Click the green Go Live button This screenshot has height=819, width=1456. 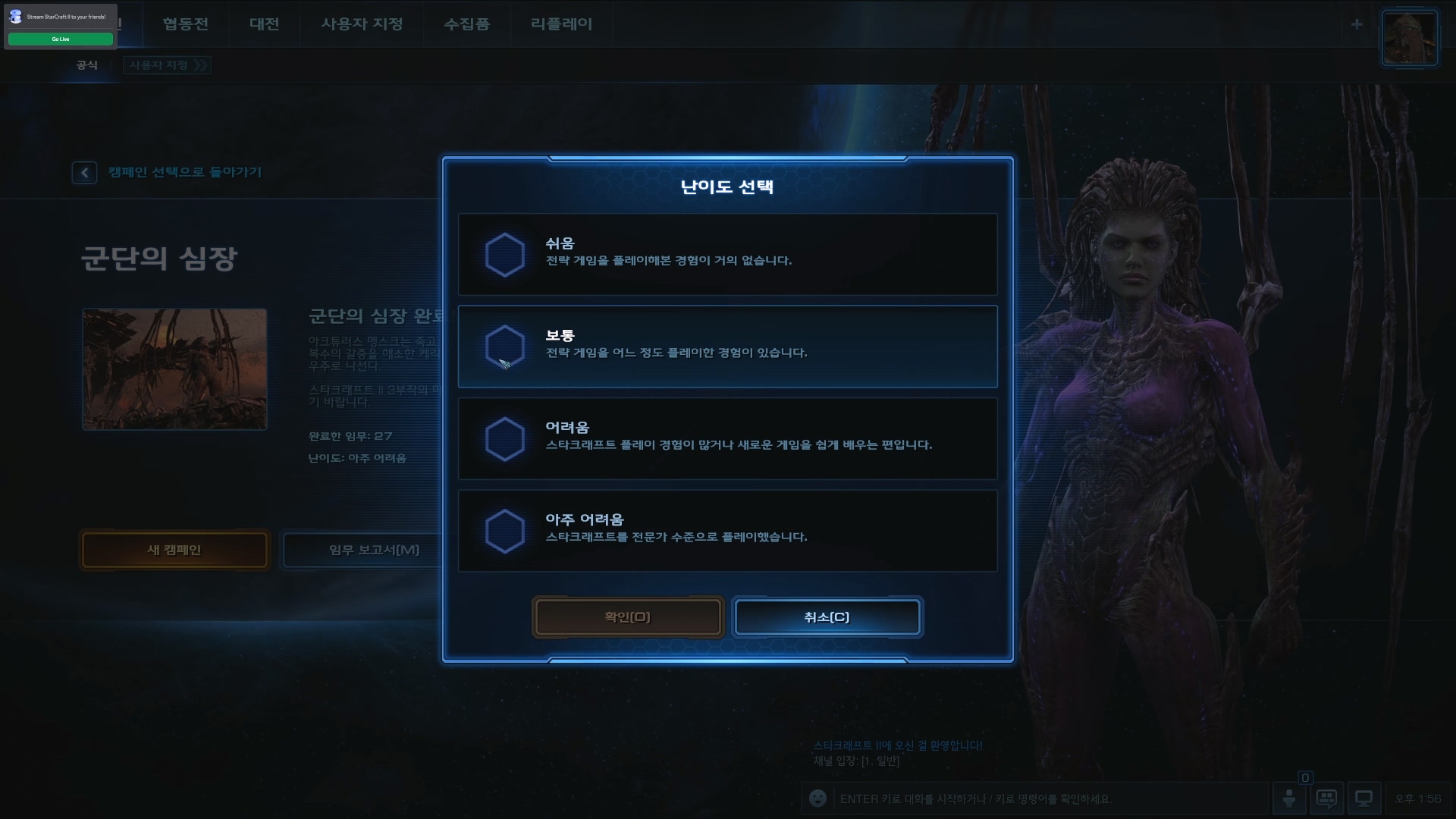pos(61,39)
